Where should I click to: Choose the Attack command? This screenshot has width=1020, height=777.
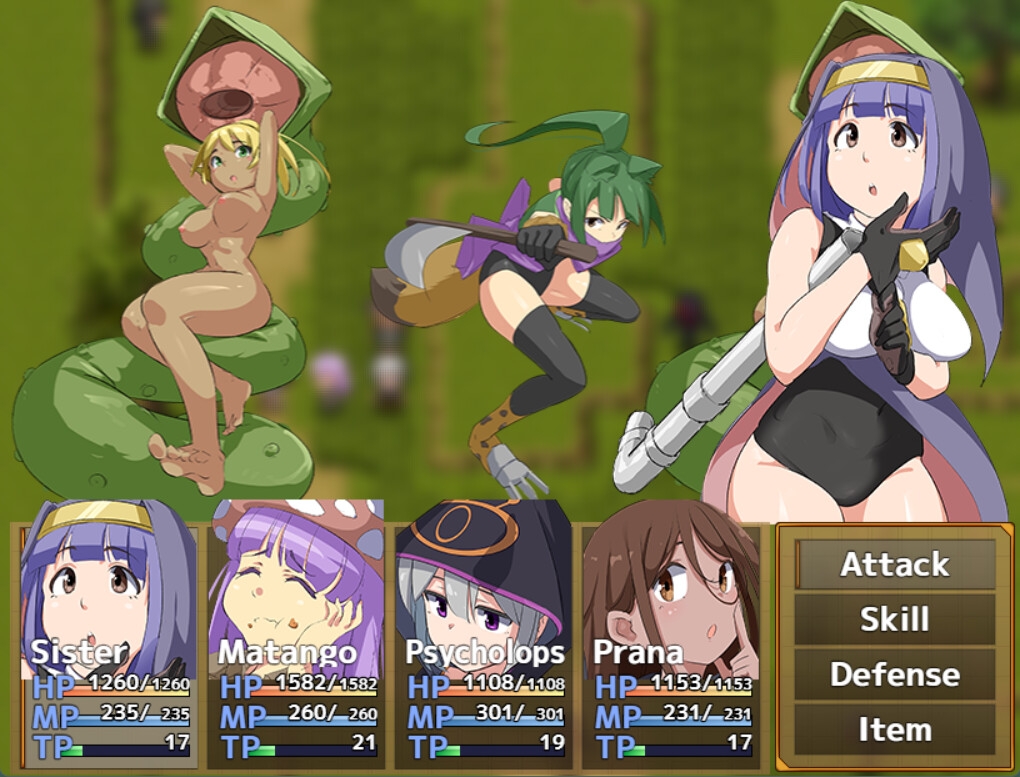895,564
